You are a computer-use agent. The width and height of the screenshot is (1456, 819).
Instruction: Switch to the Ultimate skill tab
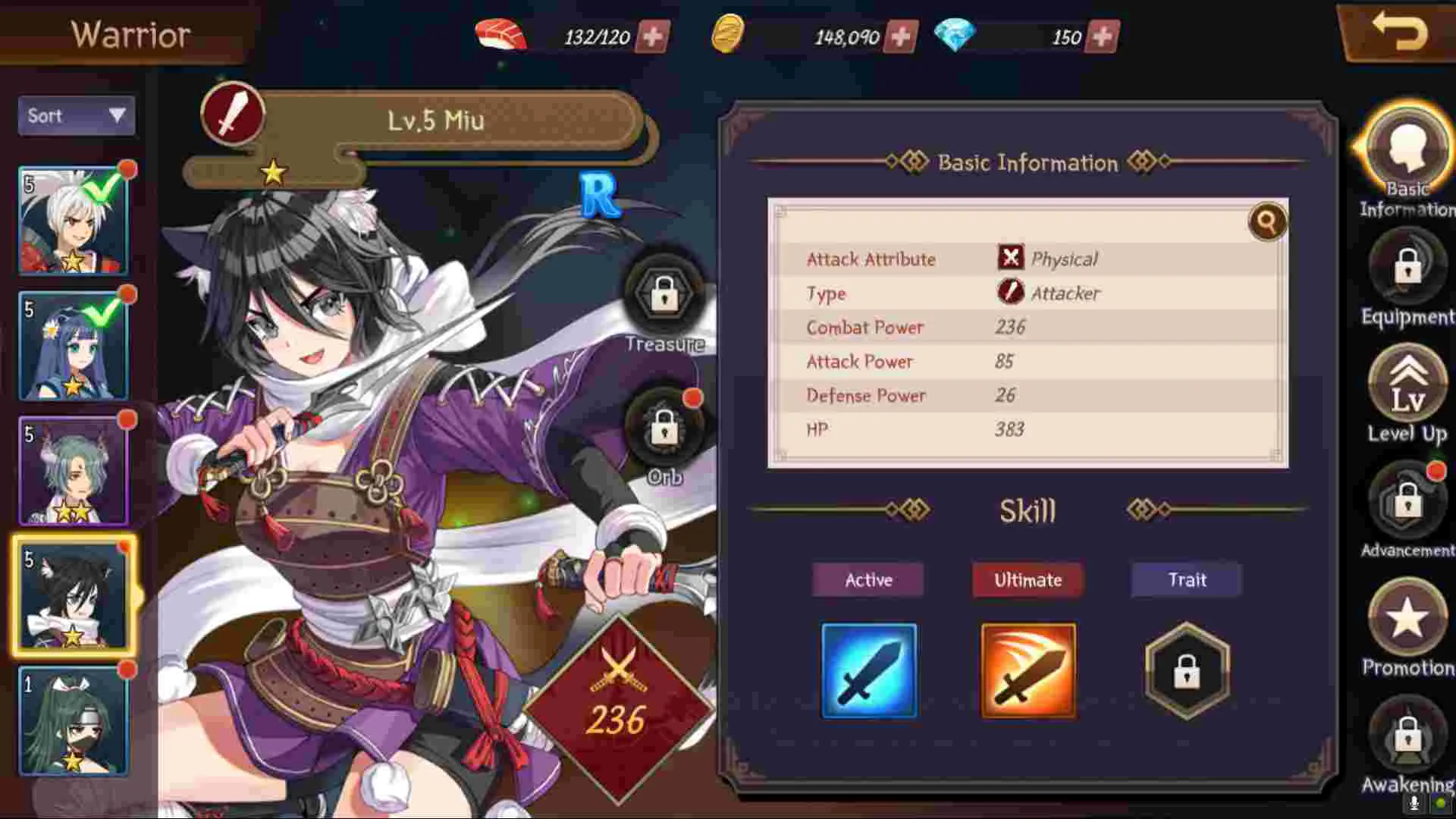pos(1028,580)
